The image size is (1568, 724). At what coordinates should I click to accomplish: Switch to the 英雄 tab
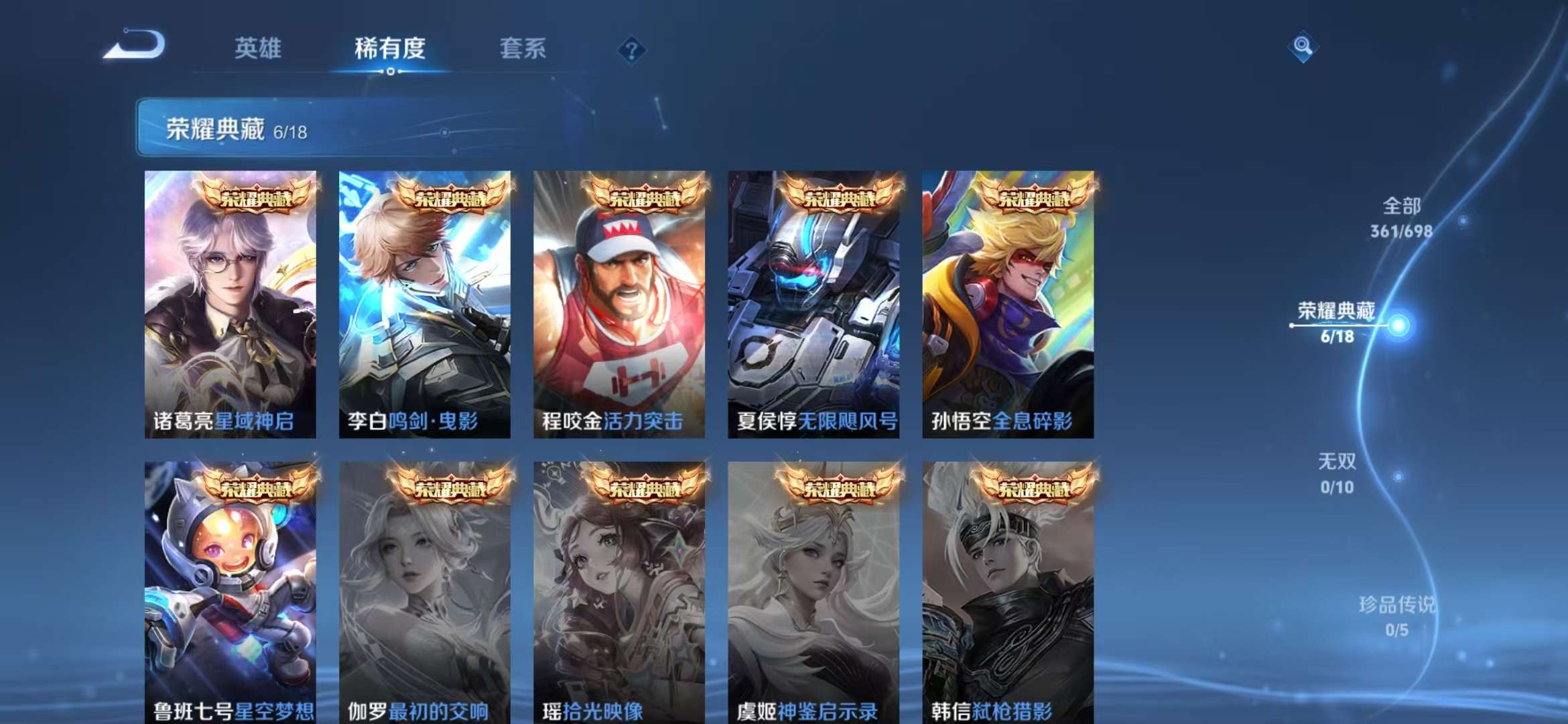pos(255,48)
